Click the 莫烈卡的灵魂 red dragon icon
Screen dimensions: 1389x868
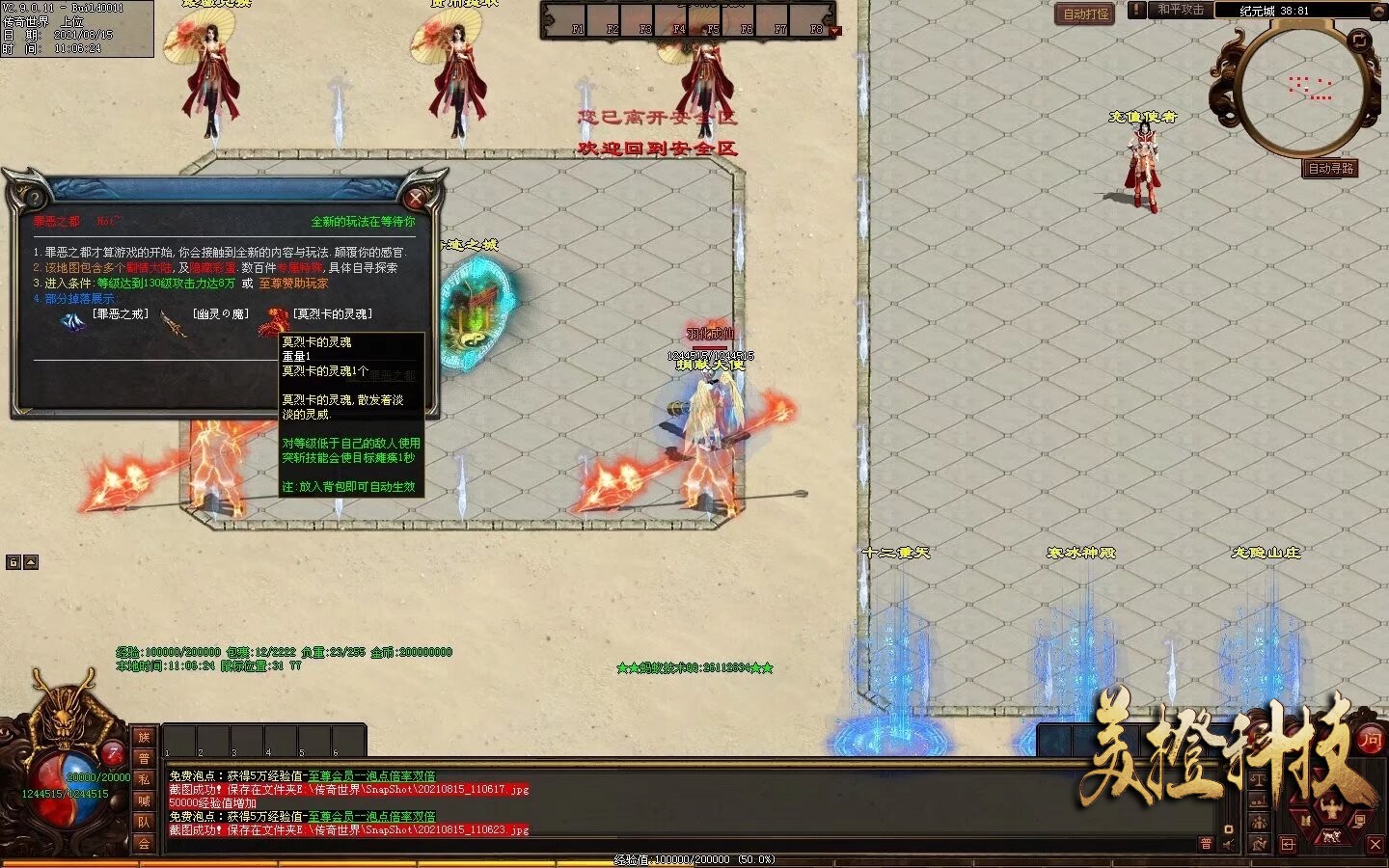coord(274,321)
